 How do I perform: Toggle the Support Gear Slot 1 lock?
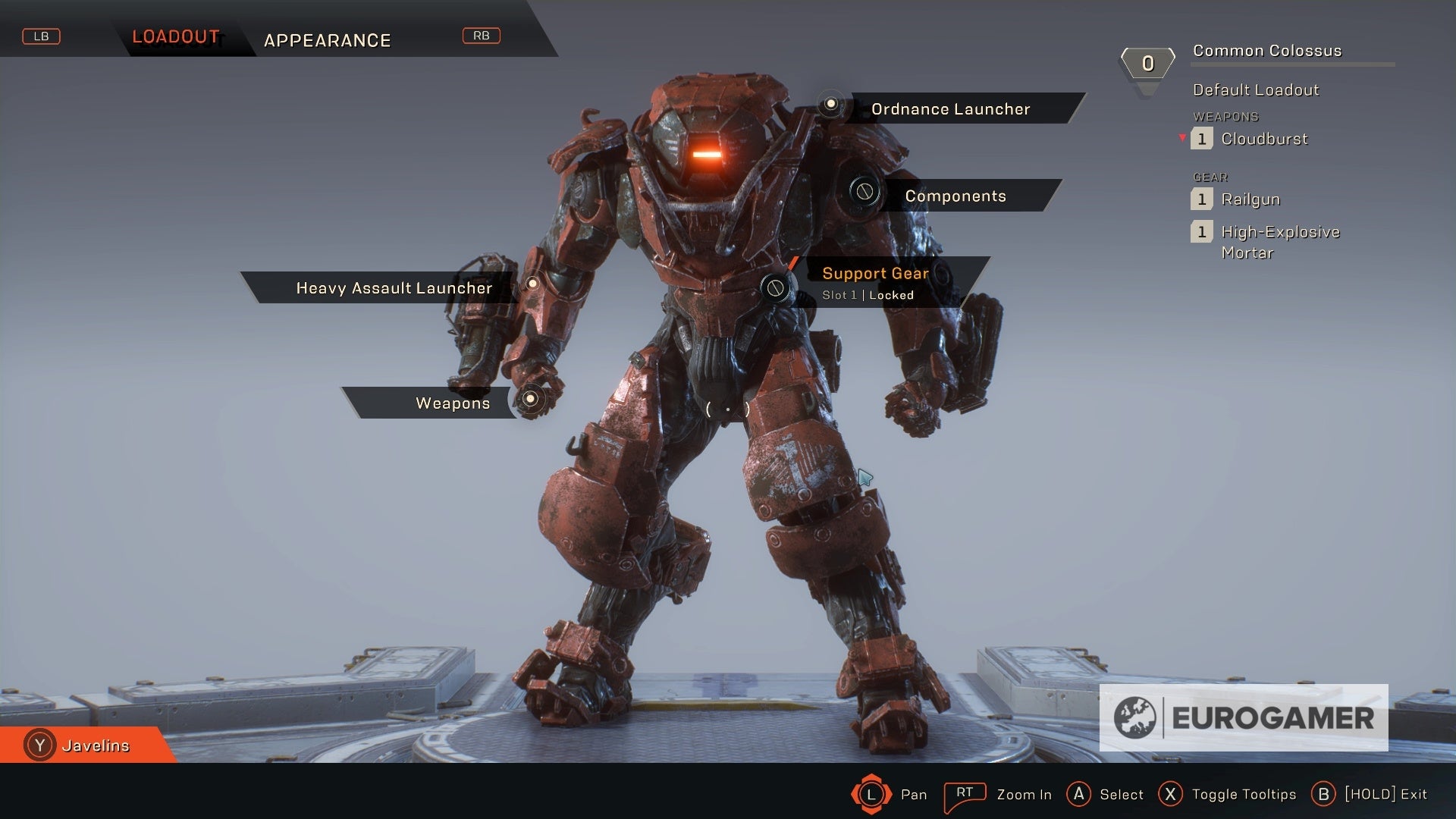(x=868, y=295)
